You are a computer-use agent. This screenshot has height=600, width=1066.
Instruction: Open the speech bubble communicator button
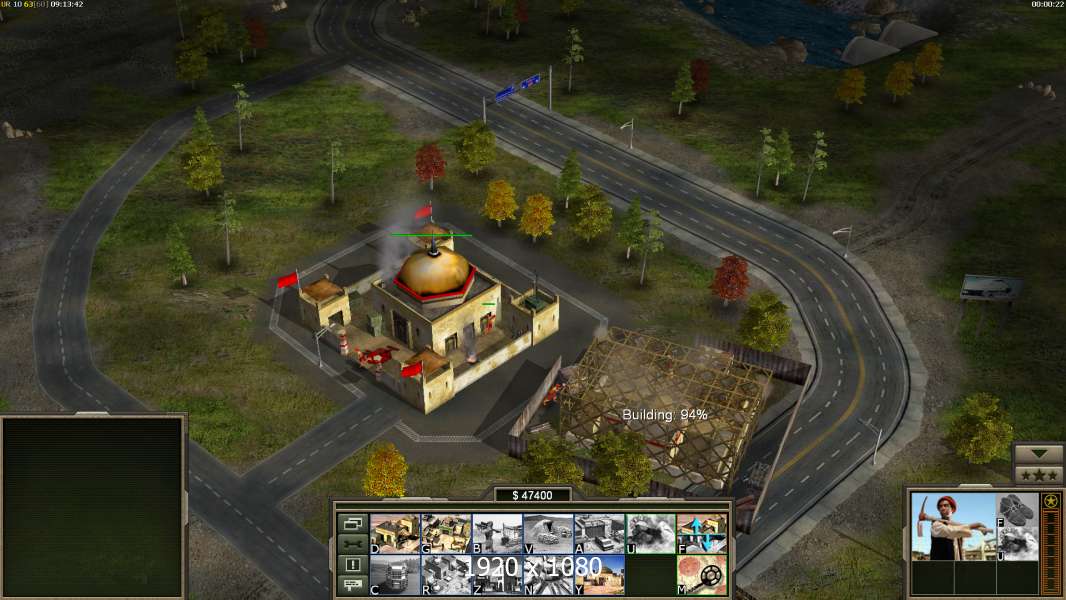click(x=351, y=586)
